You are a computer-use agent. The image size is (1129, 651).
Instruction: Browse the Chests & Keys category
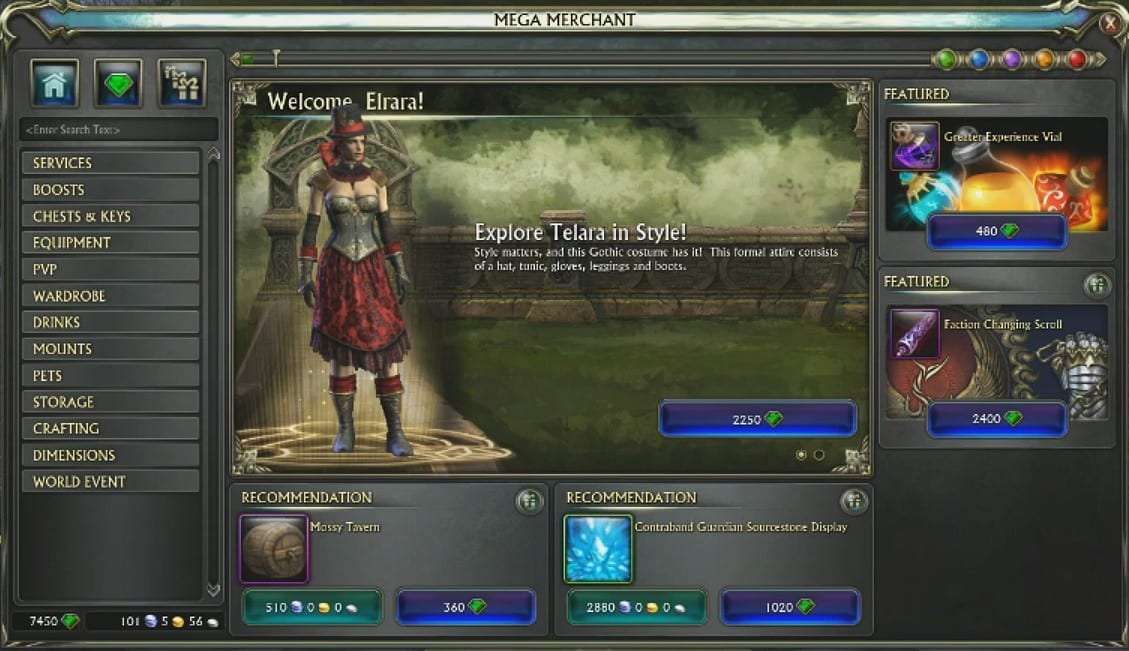[x=110, y=216]
